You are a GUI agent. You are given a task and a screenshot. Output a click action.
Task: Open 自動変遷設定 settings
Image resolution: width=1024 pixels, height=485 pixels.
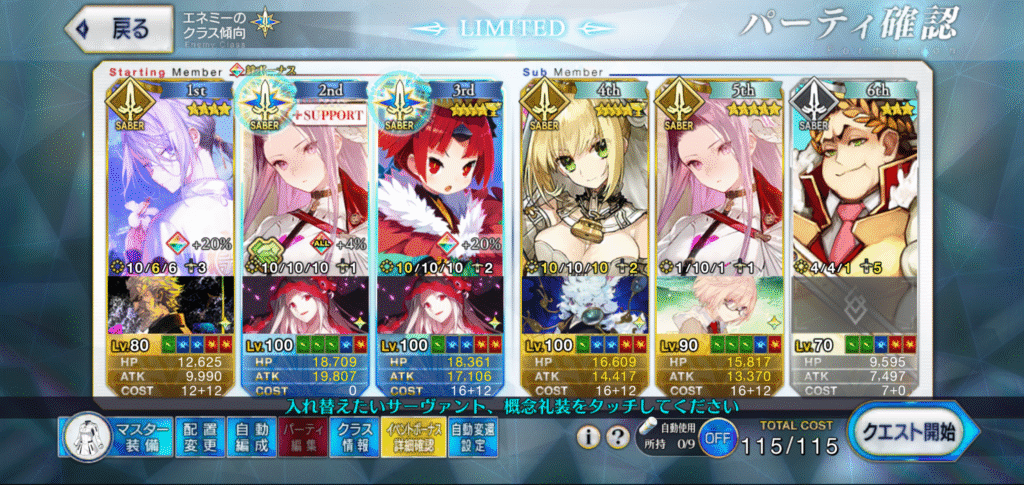pos(470,438)
